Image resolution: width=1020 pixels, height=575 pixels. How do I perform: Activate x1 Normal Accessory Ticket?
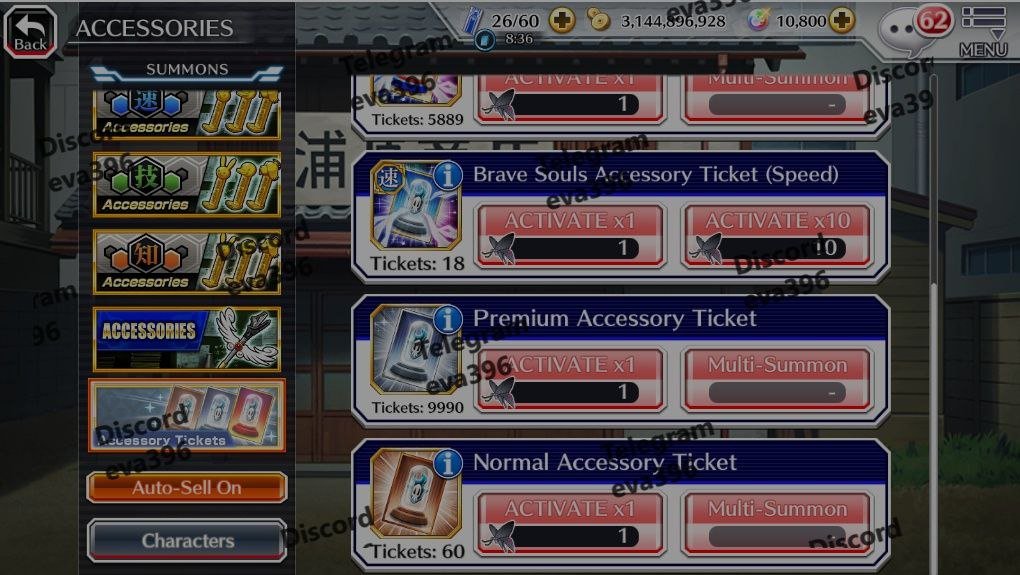pos(570,524)
